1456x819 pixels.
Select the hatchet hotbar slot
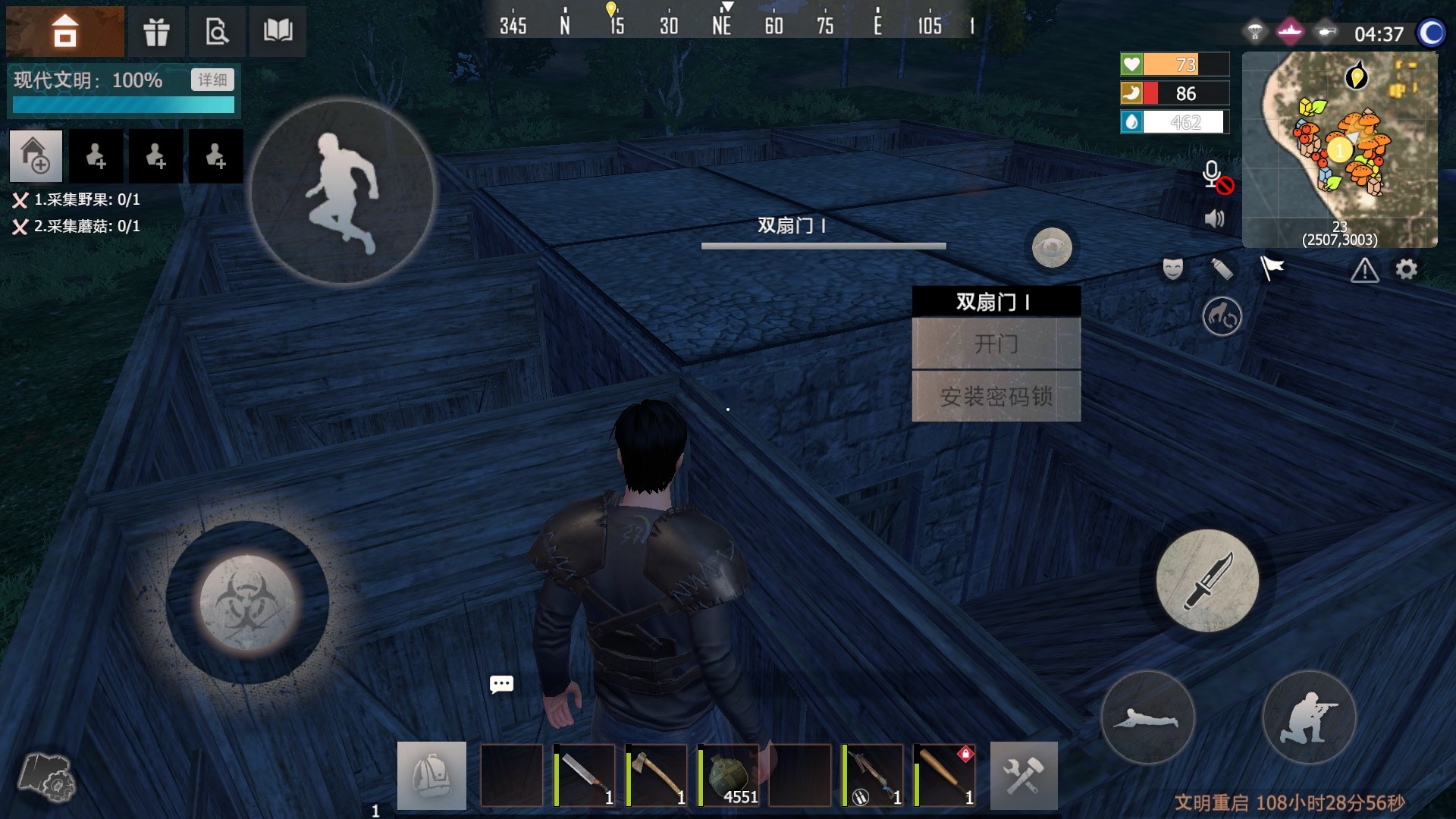[x=657, y=775]
